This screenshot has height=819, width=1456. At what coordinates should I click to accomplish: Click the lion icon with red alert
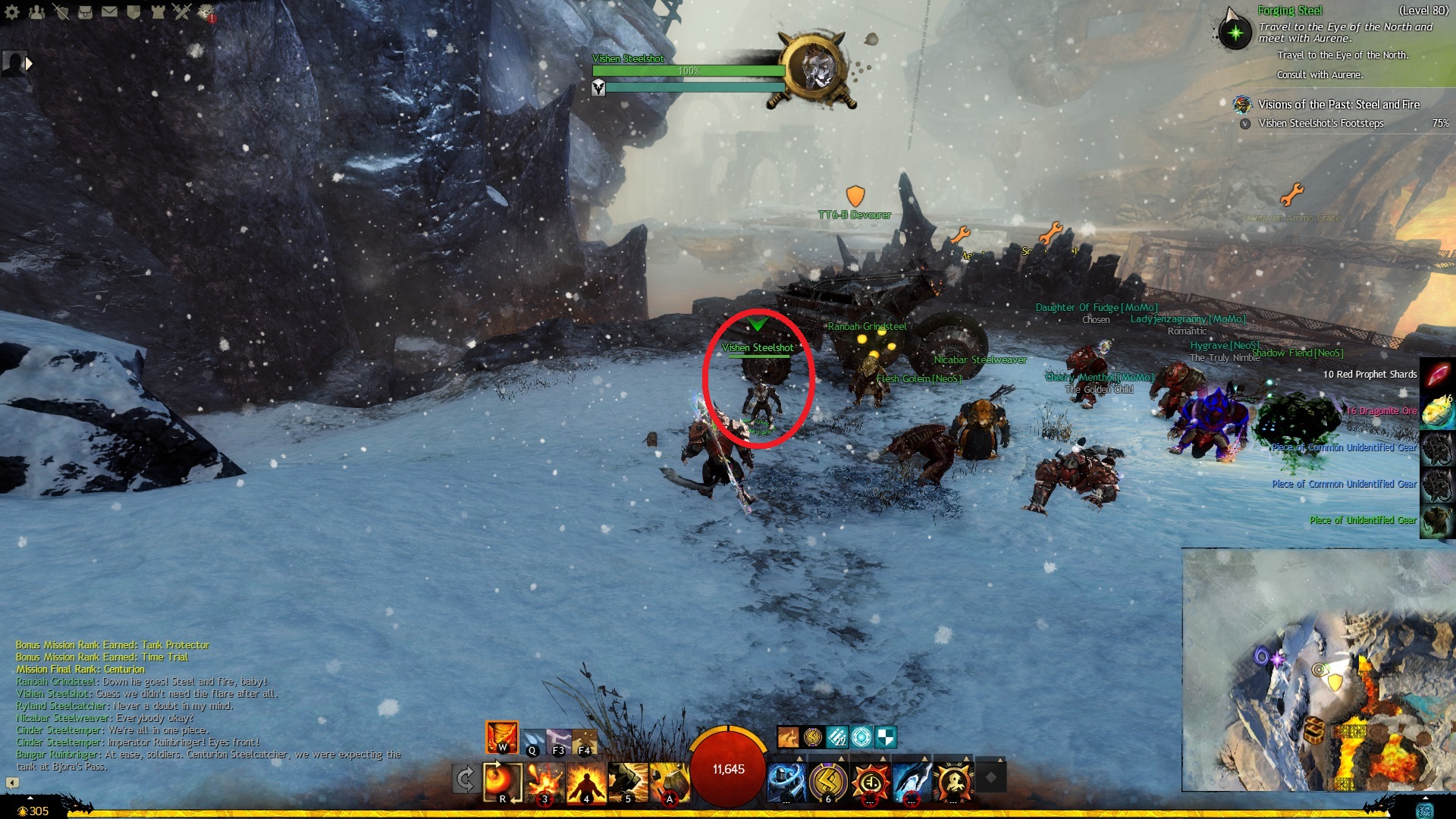[x=206, y=12]
